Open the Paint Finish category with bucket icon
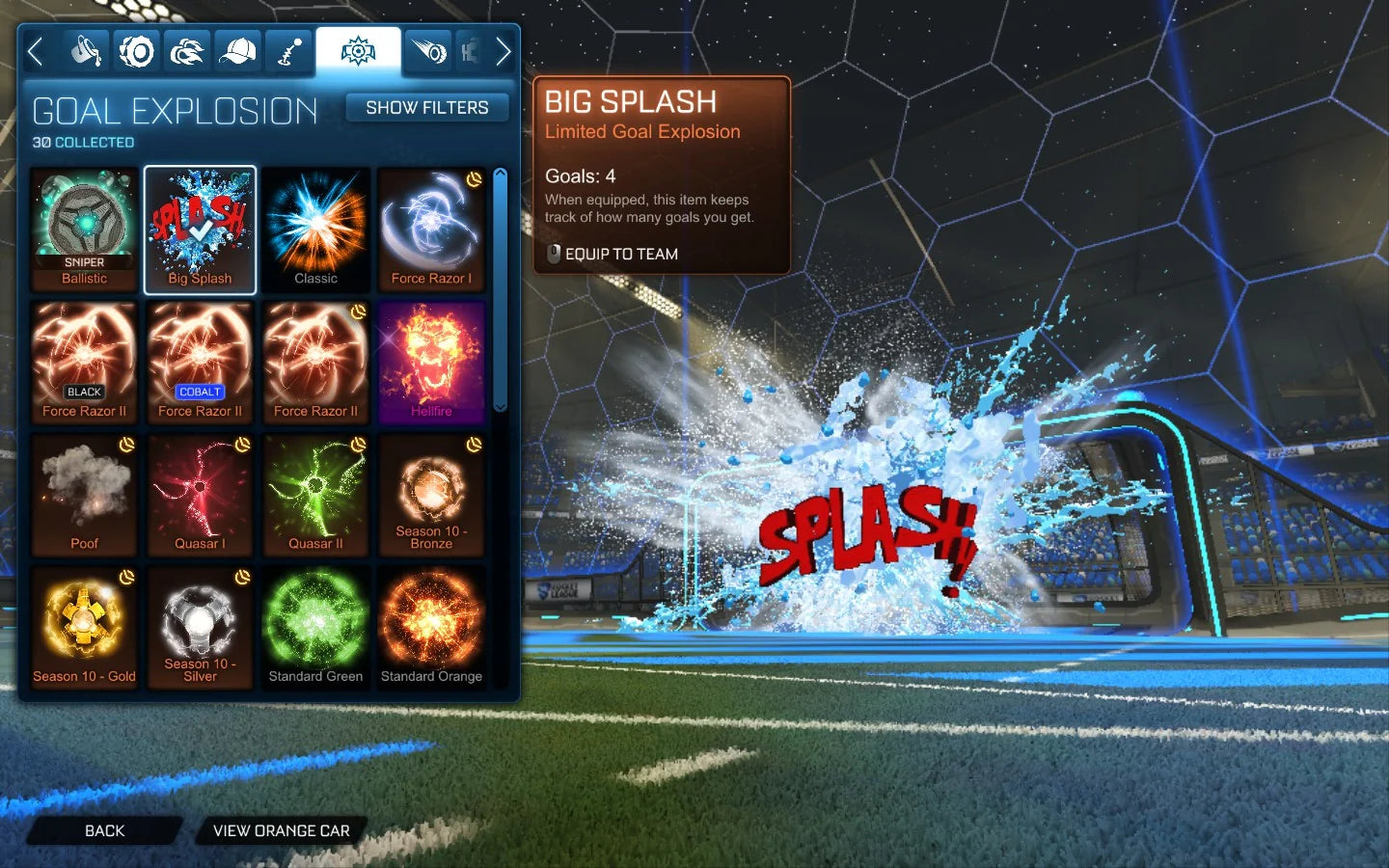Image resolution: width=1389 pixels, height=868 pixels. pyautogui.click(x=86, y=50)
